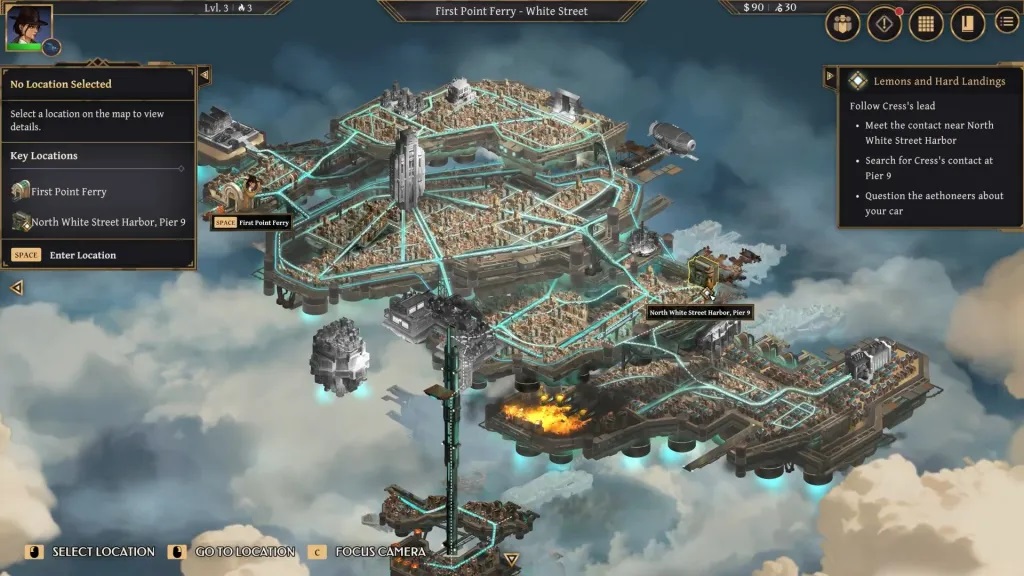1024x576 pixels.
Task: Select First Point Ferry in Key Locations
Action: pyautogui.click(x=68, y=191)
